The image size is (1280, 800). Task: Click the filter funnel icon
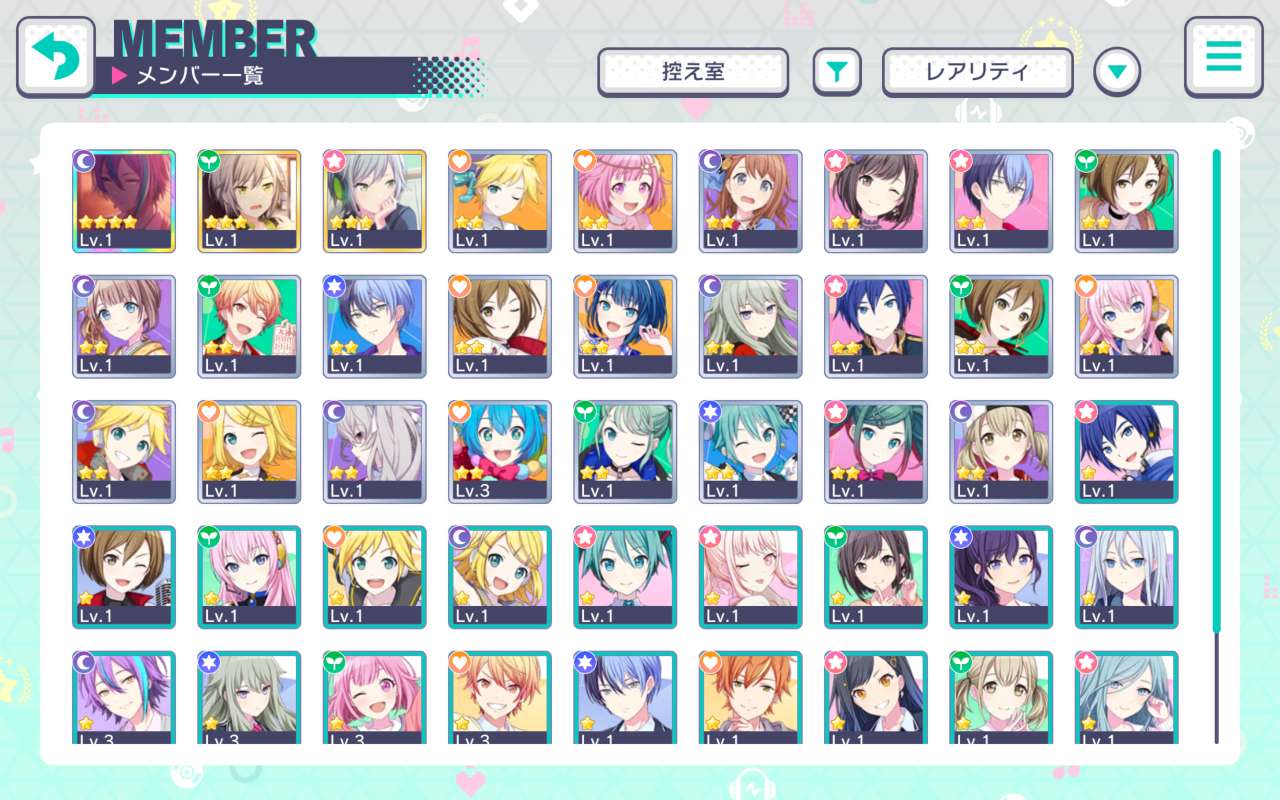point(837,72)
